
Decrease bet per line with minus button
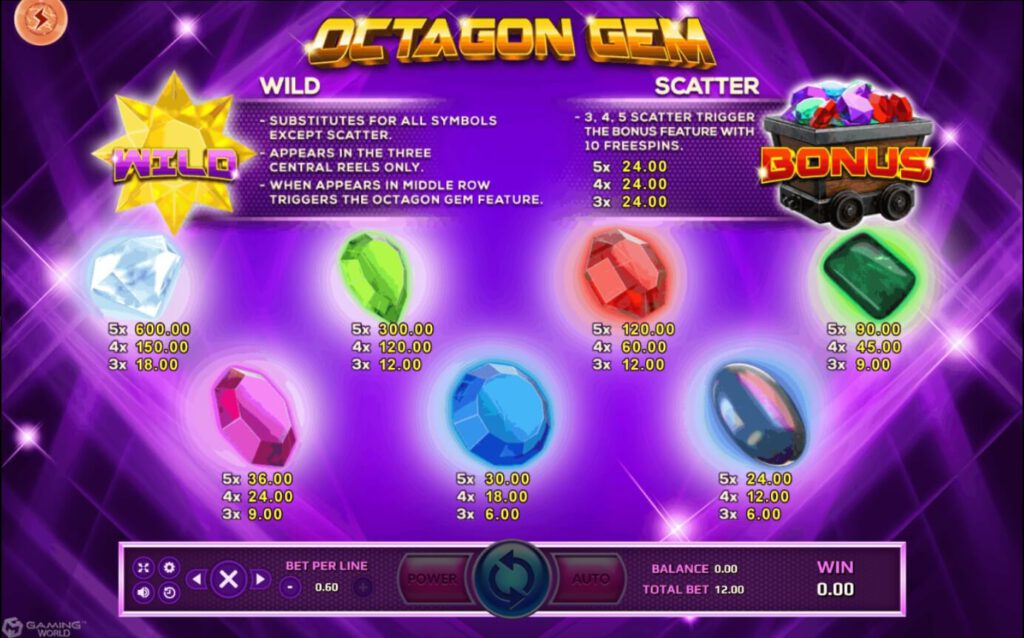pyautogui.click(x=291, y=587)
